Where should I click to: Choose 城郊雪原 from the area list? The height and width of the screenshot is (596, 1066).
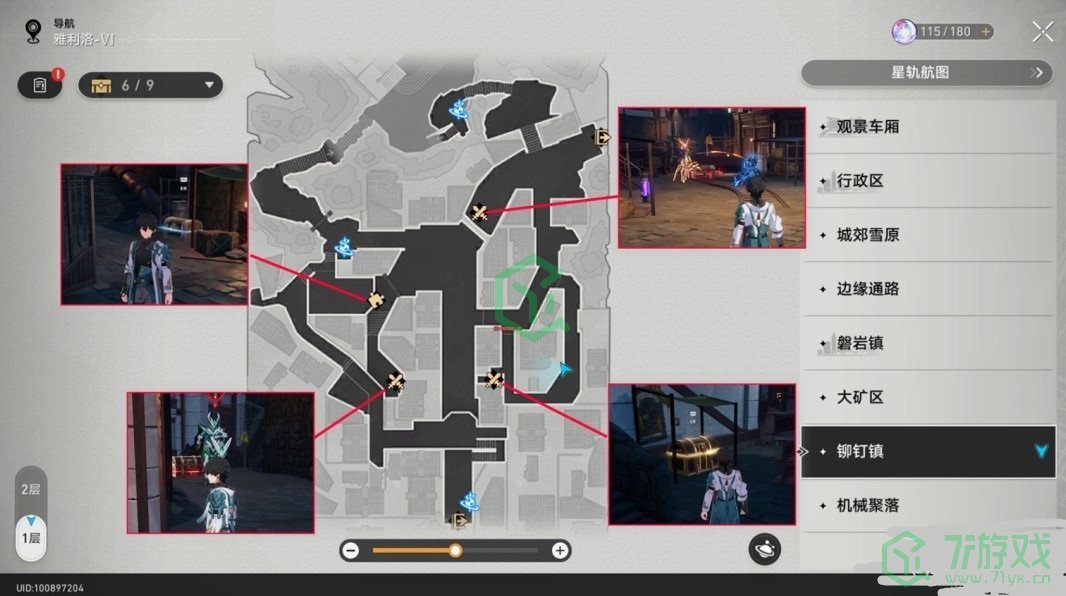tap(867, 235)
